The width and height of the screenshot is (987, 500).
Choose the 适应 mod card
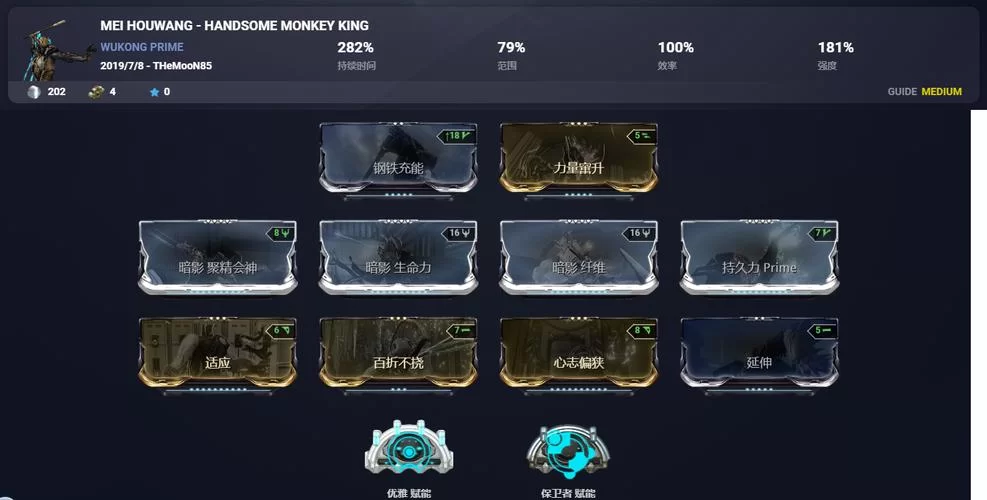[x=217, y=354]
